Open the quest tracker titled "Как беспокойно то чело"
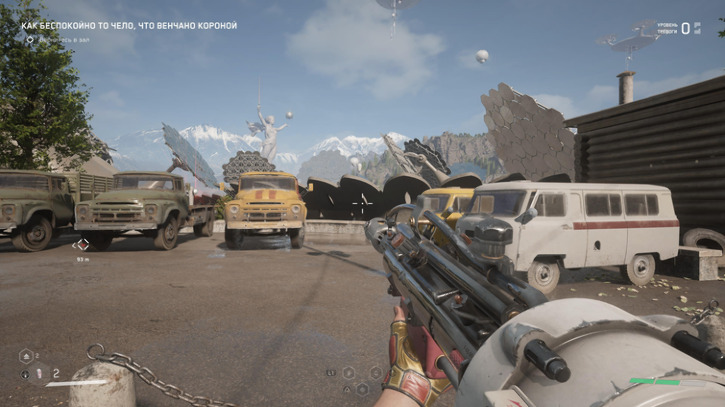Screen dimensions: 725x407 pyautogui.click(x=129, y=25)
